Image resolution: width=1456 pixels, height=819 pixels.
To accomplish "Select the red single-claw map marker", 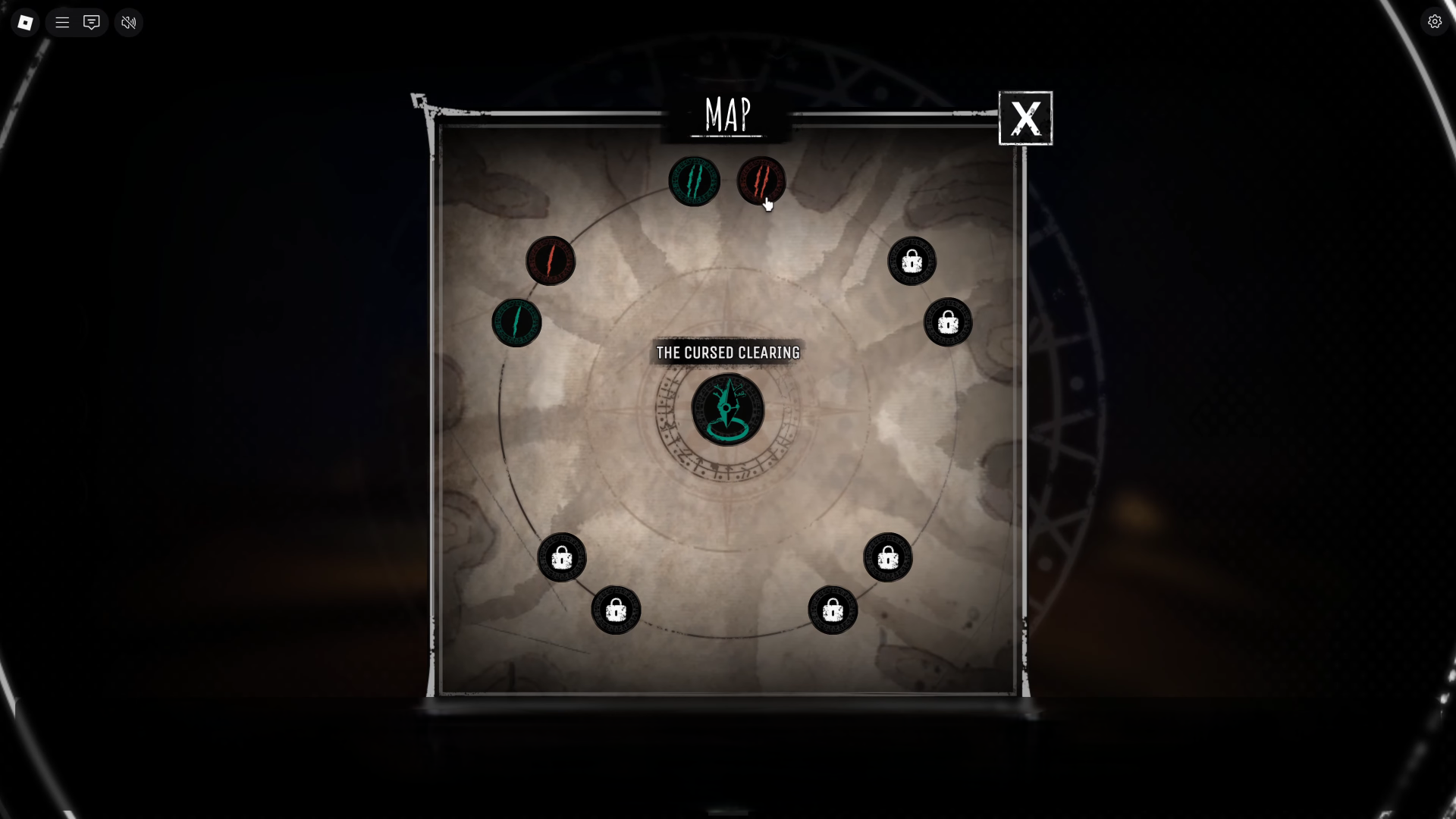I will pos(551,261).
